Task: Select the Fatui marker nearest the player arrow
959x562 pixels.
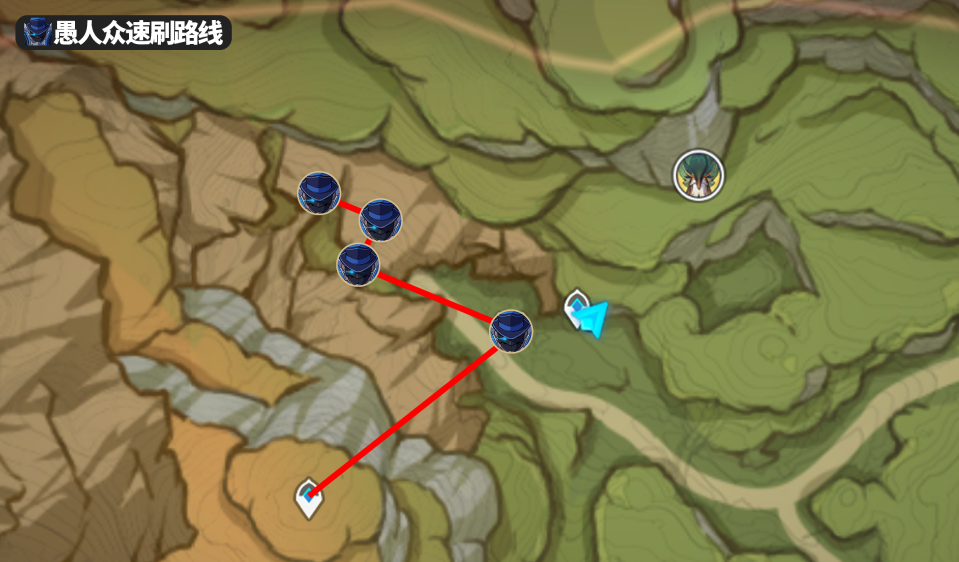Action: (x=511, y=331)
